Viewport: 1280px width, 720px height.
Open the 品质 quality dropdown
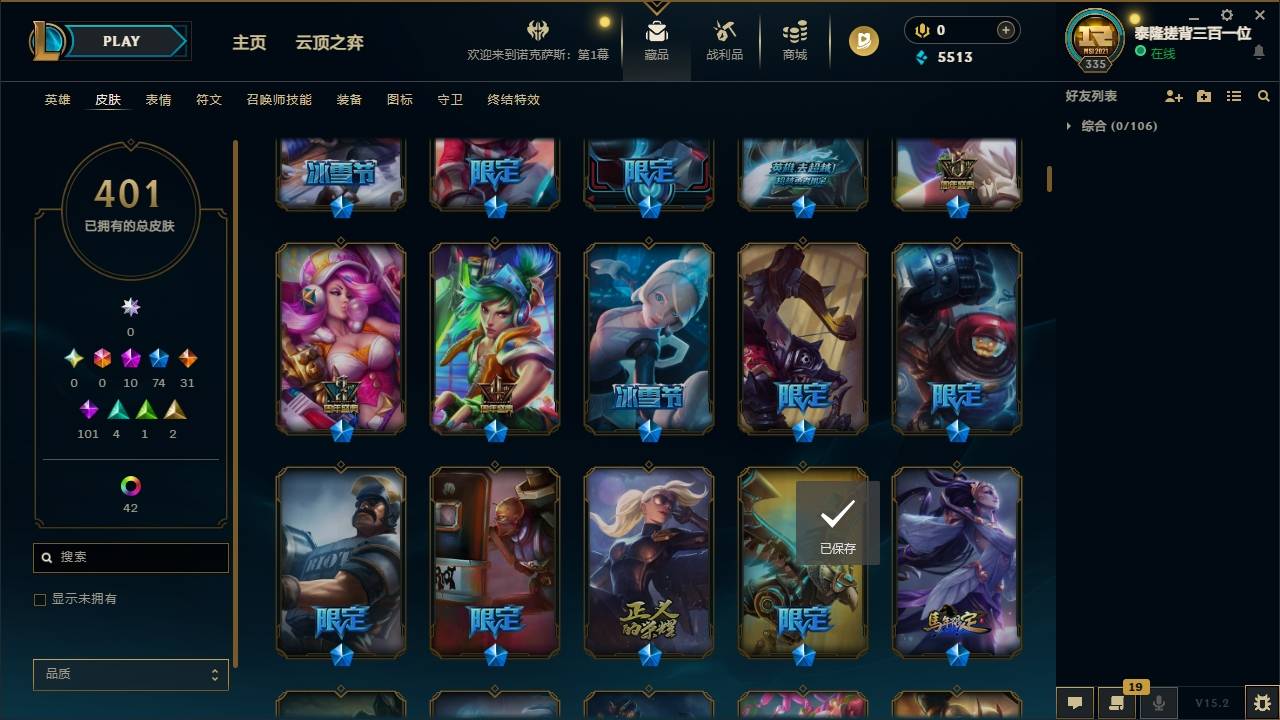130,674
